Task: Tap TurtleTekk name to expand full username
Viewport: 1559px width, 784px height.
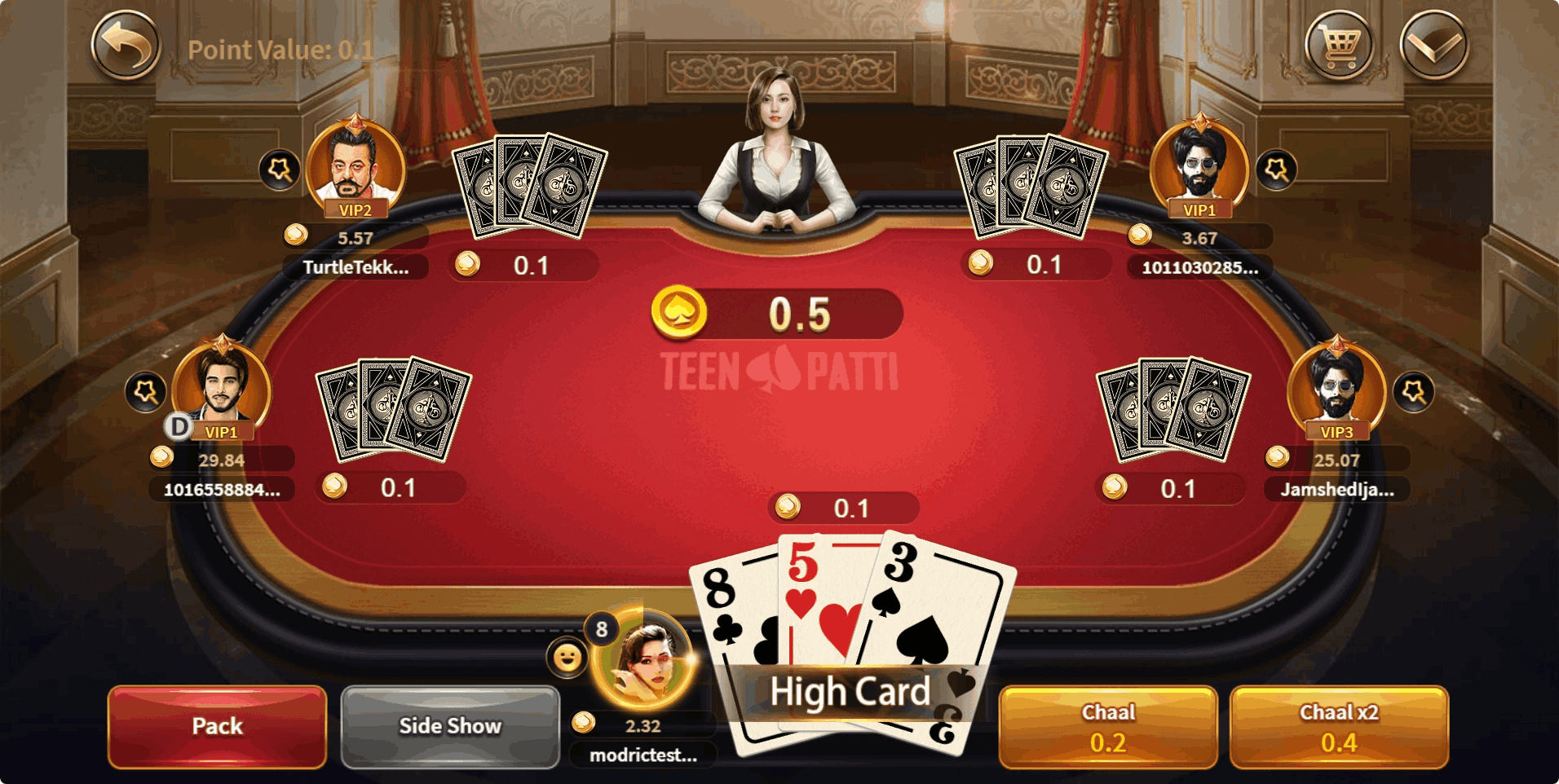Action: tap(356, 265)
